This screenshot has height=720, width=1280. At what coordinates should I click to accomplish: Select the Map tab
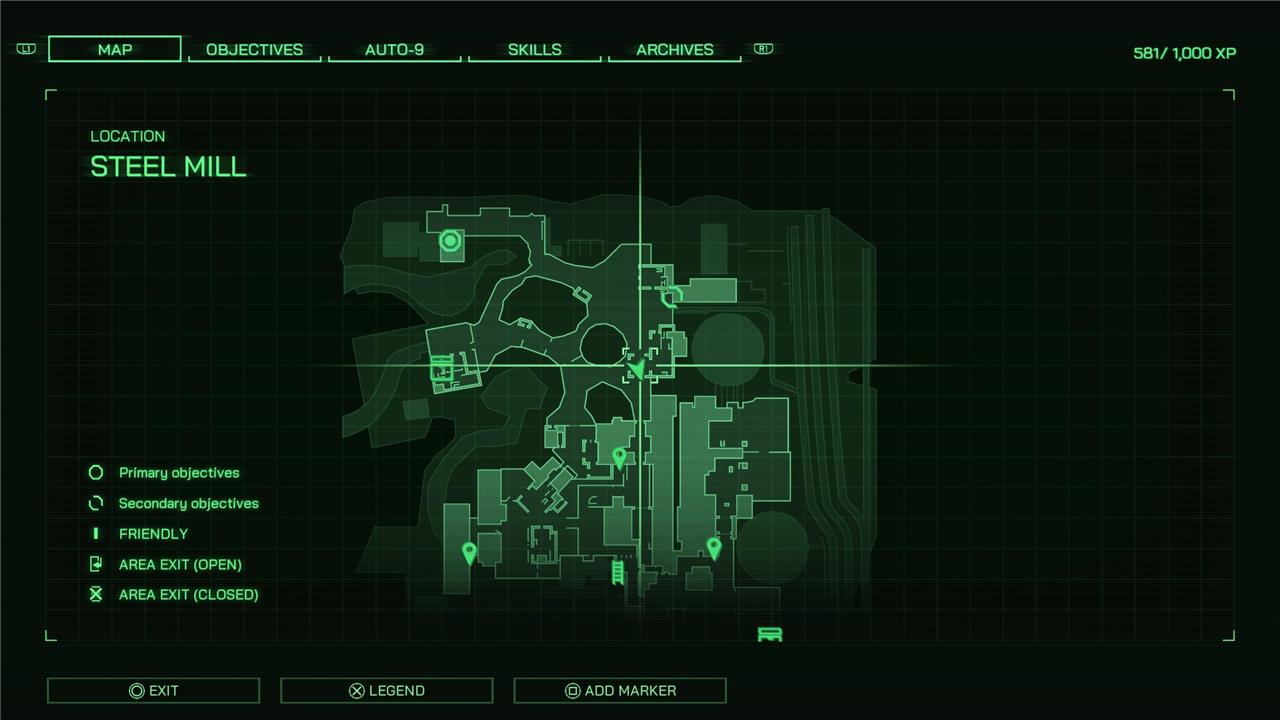click(x=115, y=49)
